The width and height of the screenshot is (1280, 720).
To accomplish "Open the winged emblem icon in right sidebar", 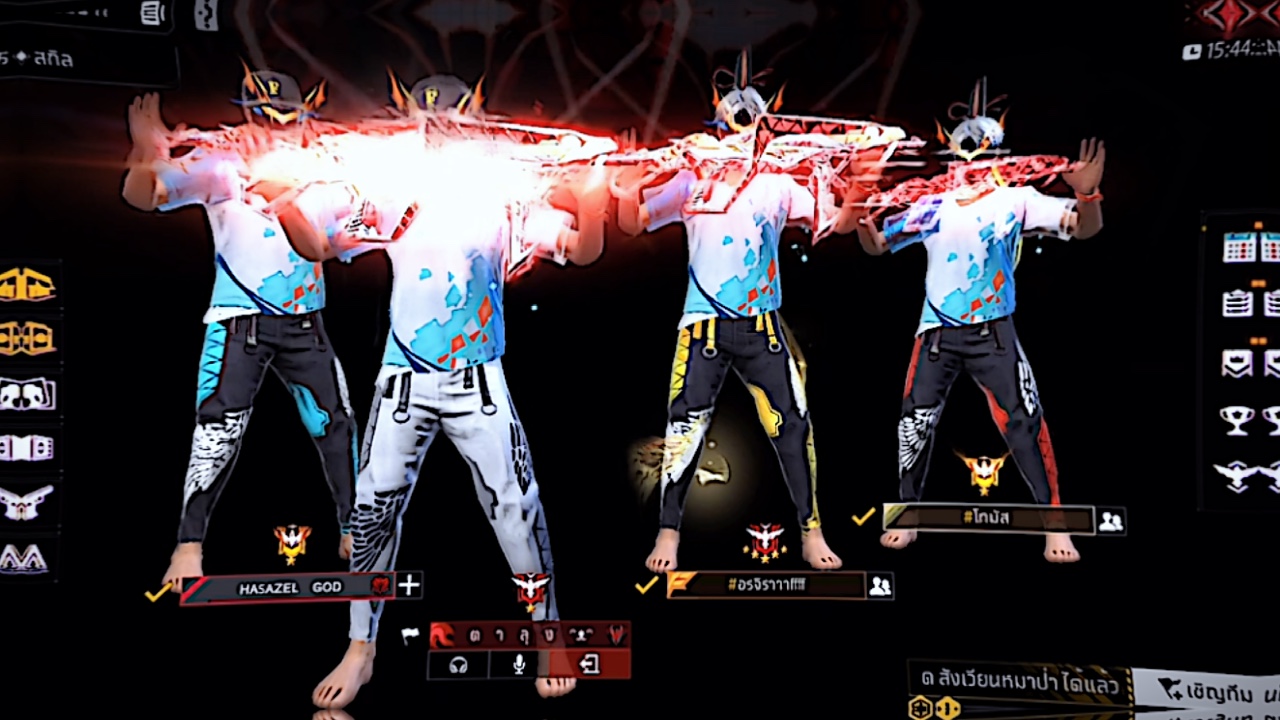I will (x=1238, y=476).
